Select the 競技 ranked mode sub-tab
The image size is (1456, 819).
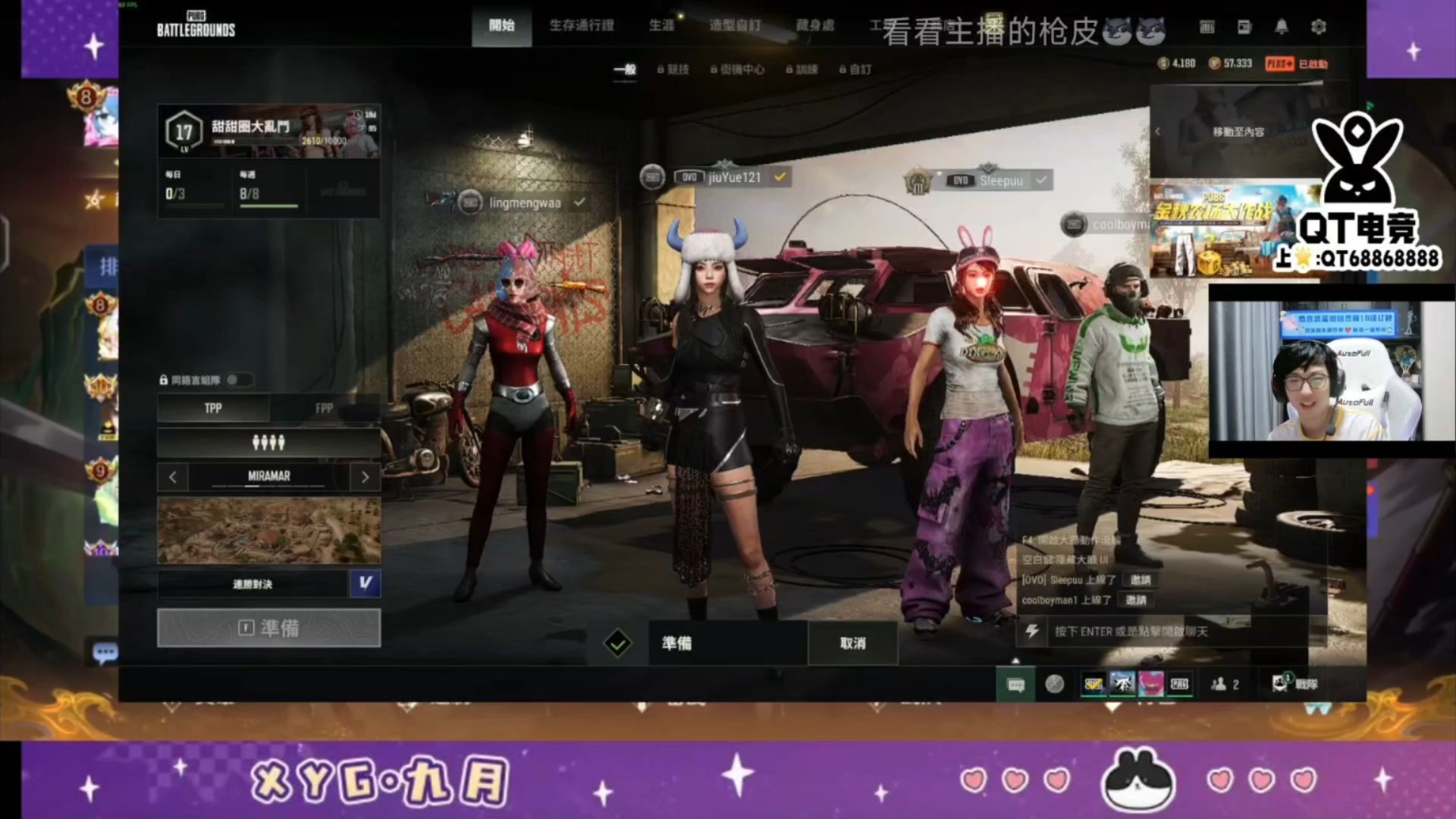click(x=673, y=69)
